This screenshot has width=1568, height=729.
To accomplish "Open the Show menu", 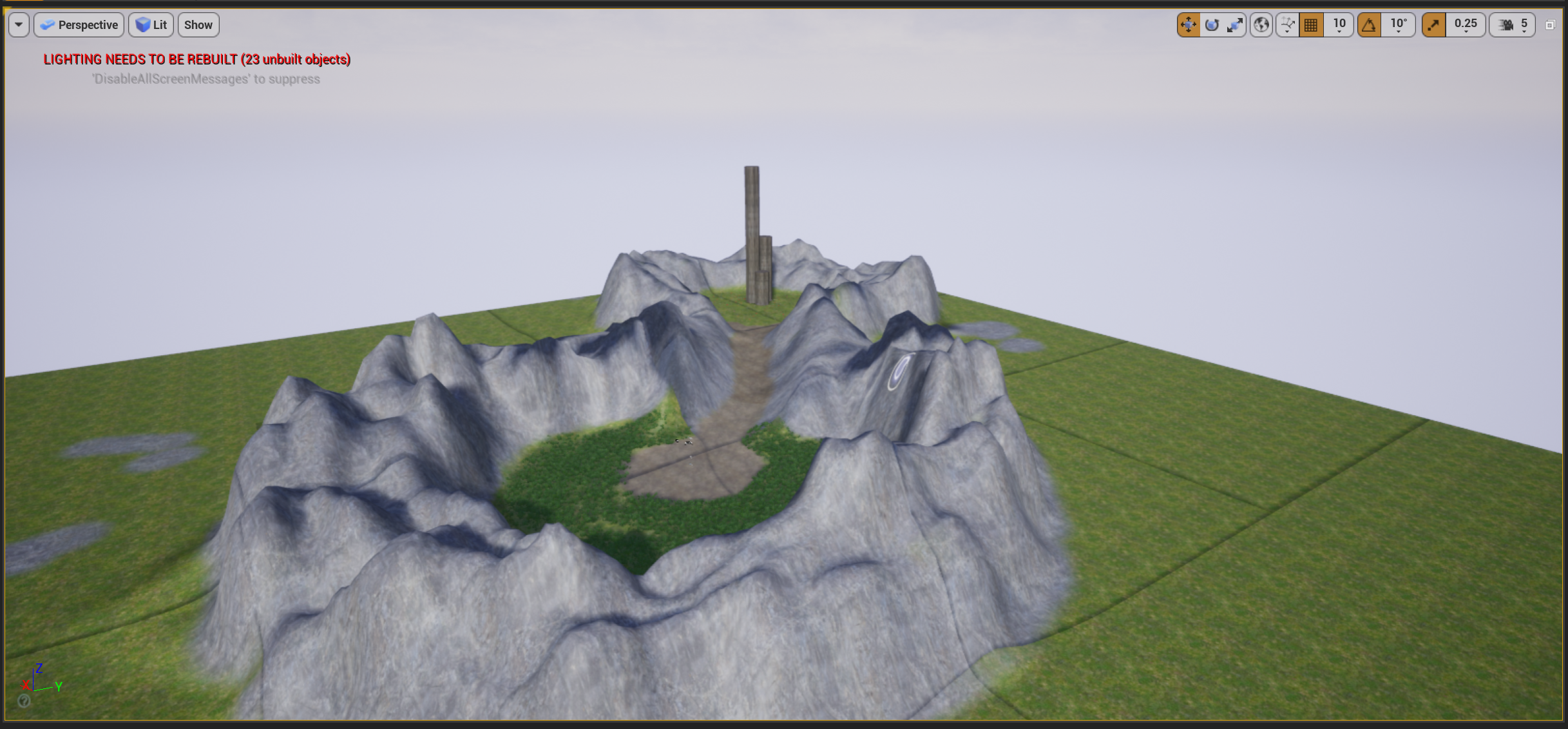I will 198,24.
